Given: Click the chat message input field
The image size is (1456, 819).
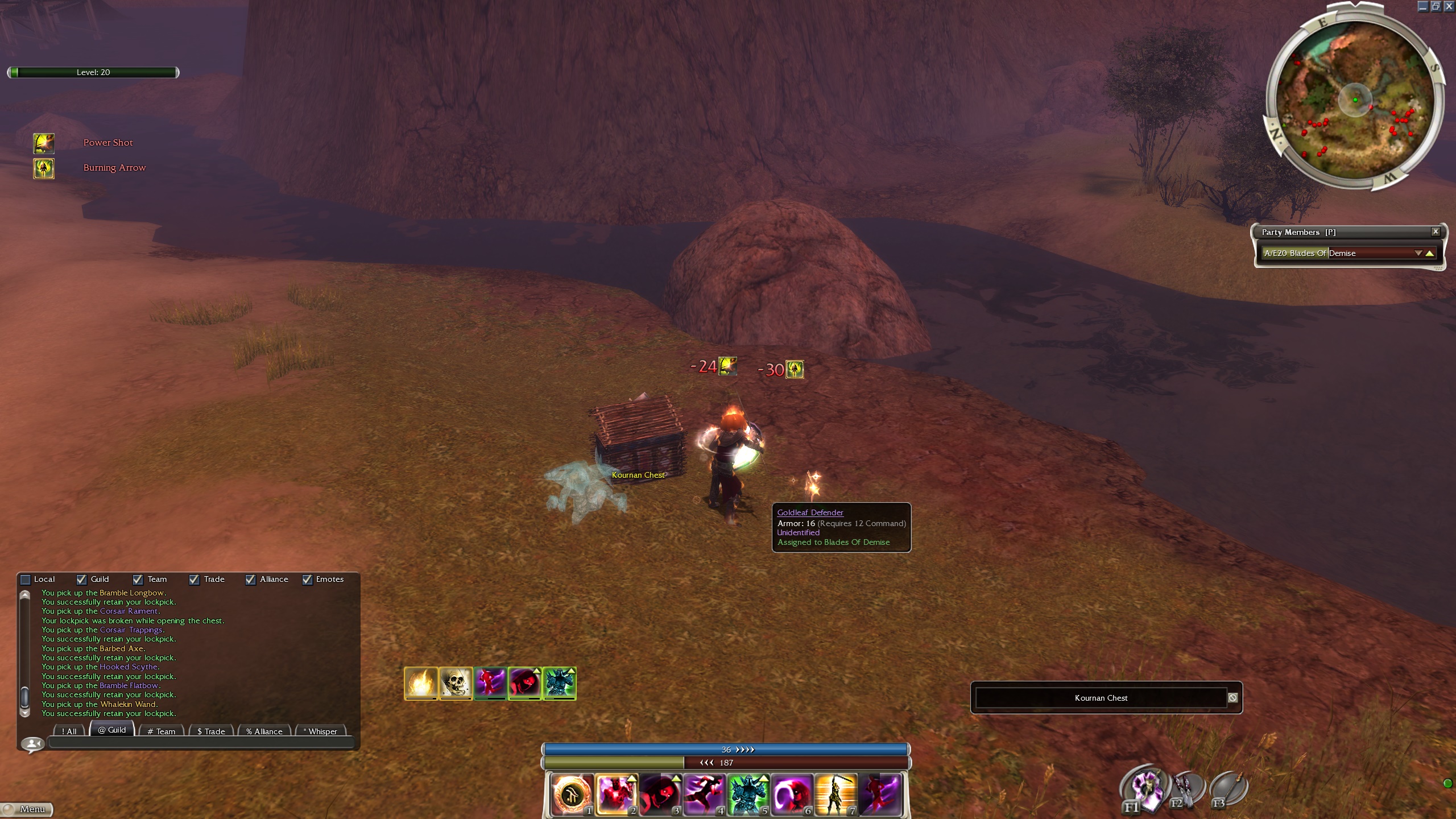Looking at the screenshot, I should point(202,742).
